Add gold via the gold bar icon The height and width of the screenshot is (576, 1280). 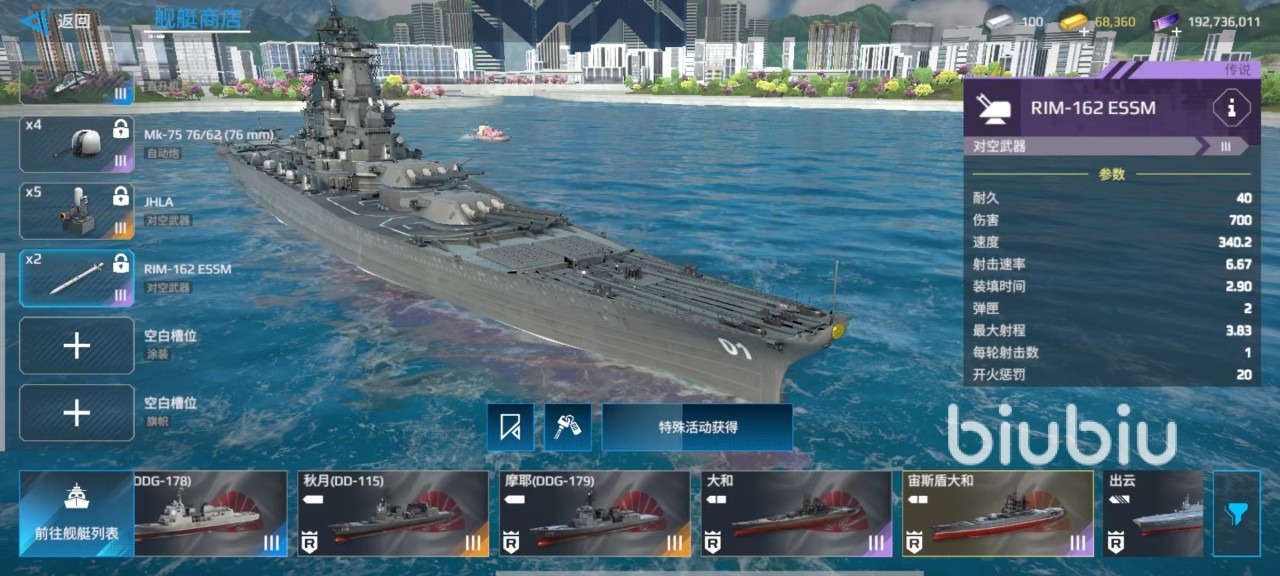pos(1073,24)
